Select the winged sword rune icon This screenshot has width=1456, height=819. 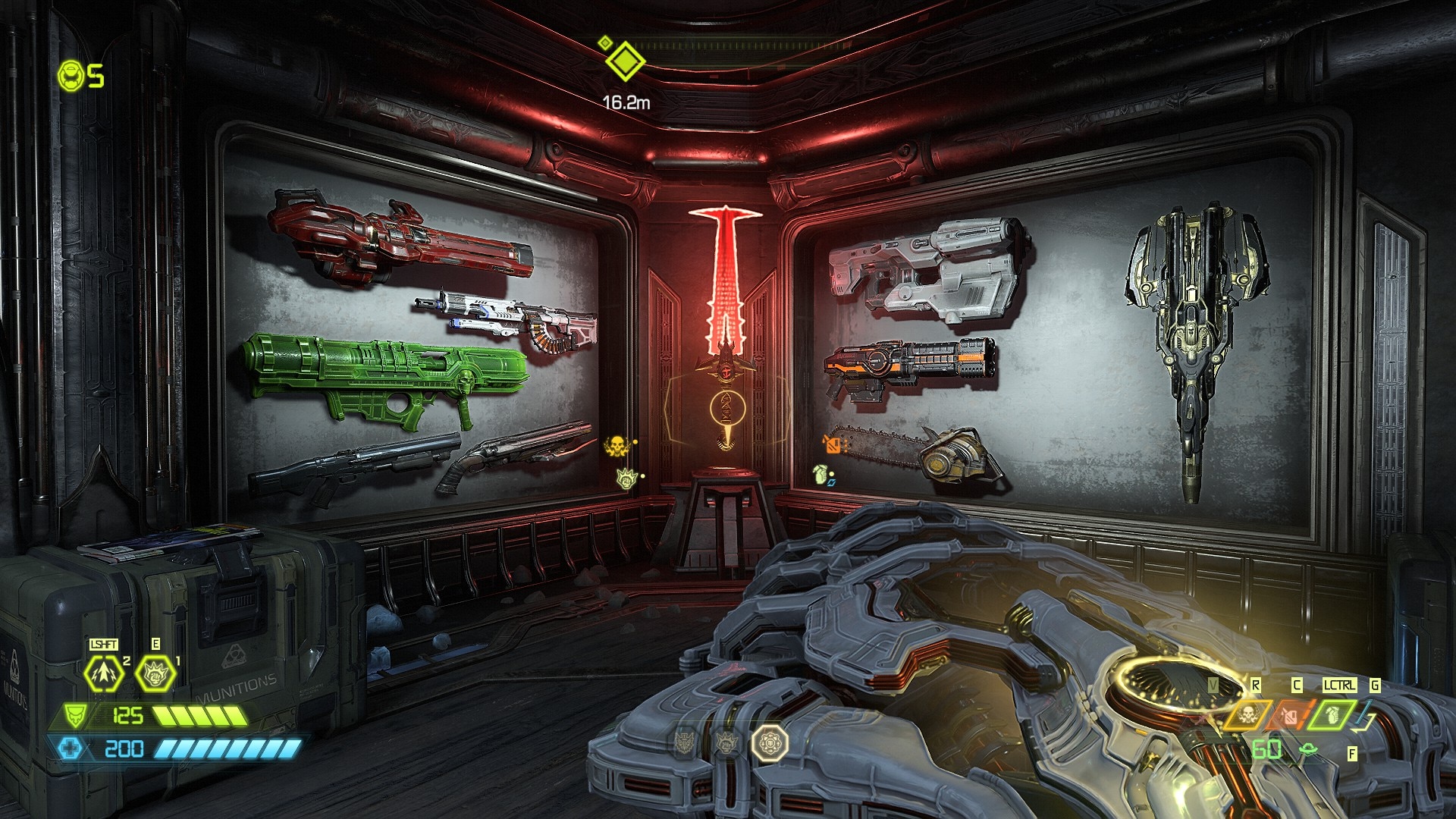pos(686,742)
